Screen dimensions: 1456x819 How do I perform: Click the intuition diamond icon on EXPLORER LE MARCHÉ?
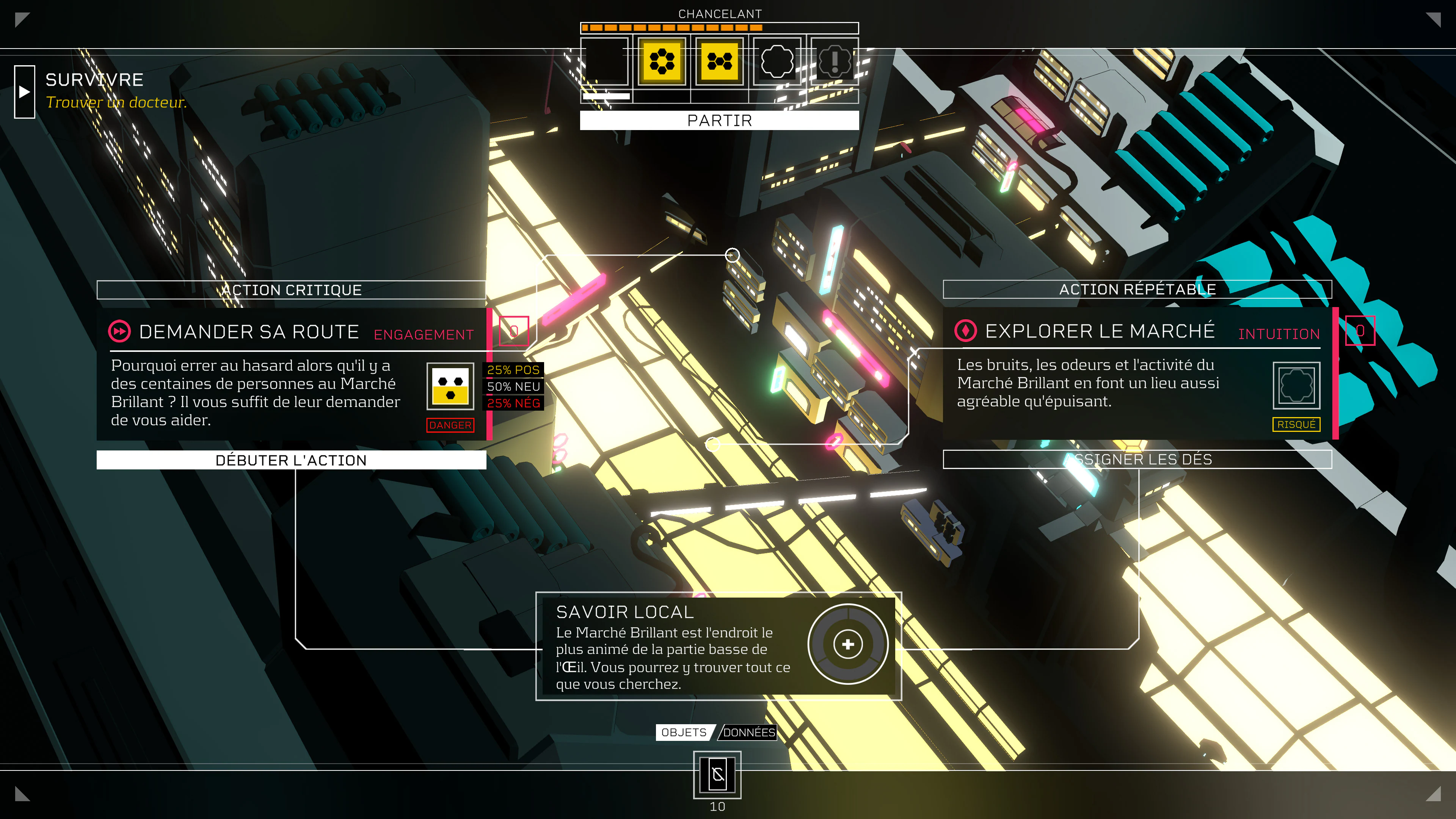pos(966,331)
